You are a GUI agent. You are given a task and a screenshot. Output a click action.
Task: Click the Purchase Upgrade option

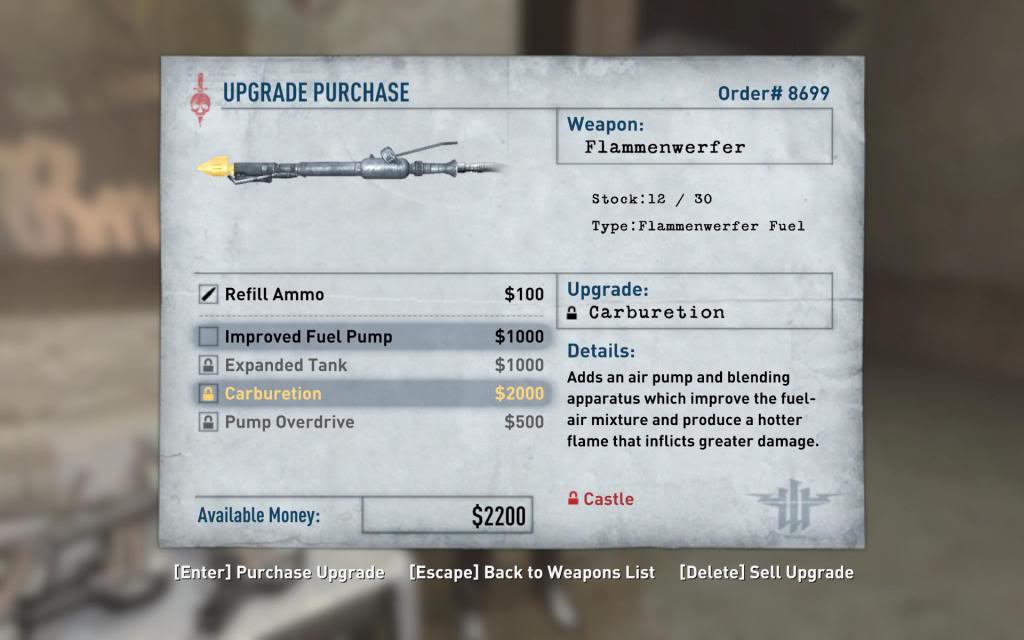tap(279, 573)
